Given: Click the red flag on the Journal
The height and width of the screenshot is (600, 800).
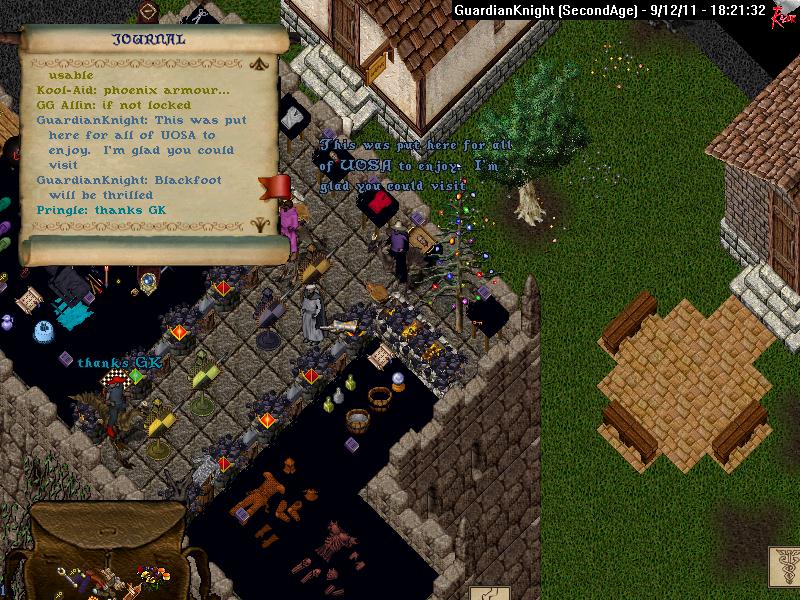Looking at the screenshot, I should [274, 187].
